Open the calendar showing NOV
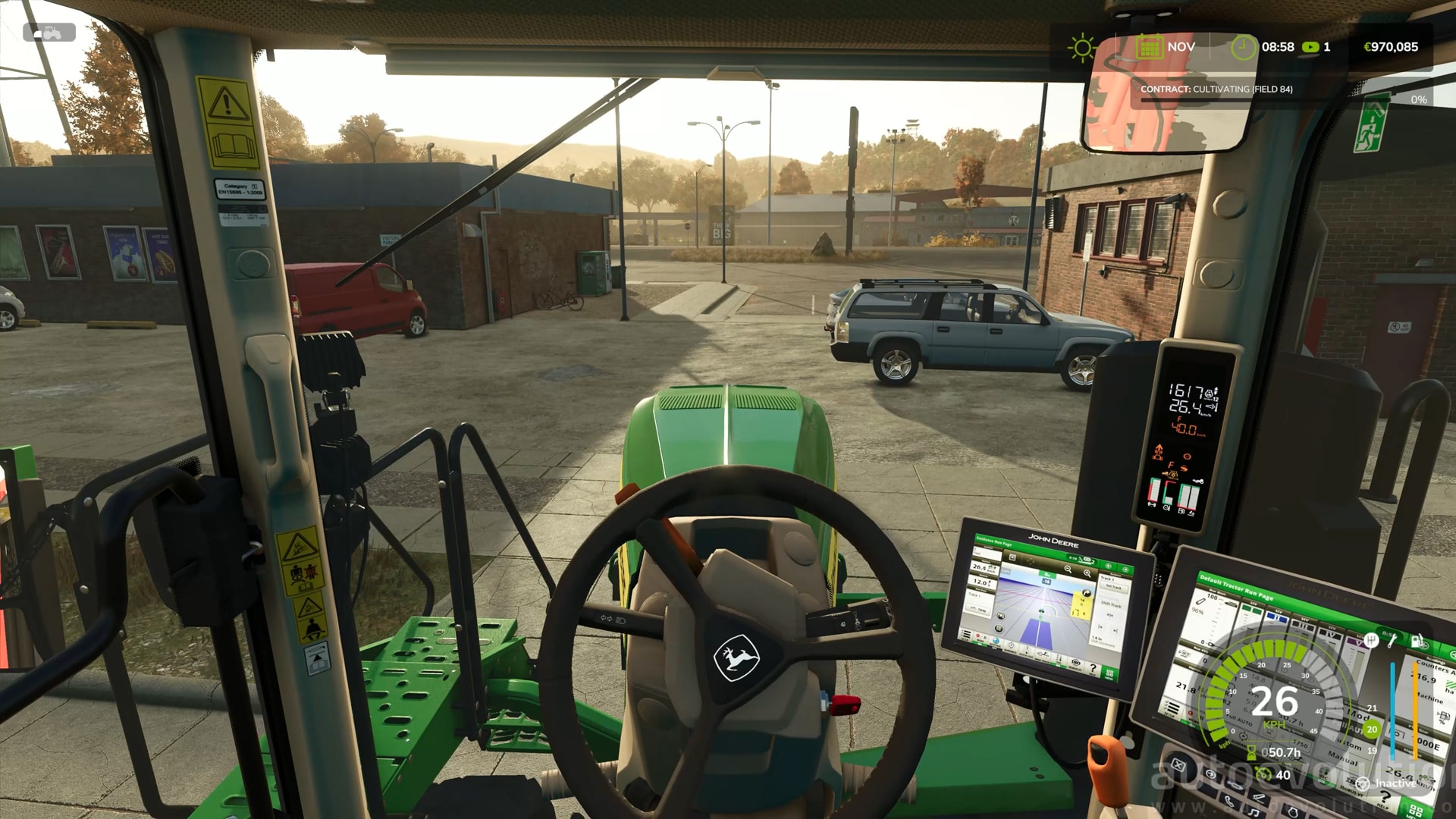This screenshot has width=1456, height=819. click(x=1150, y=47)
